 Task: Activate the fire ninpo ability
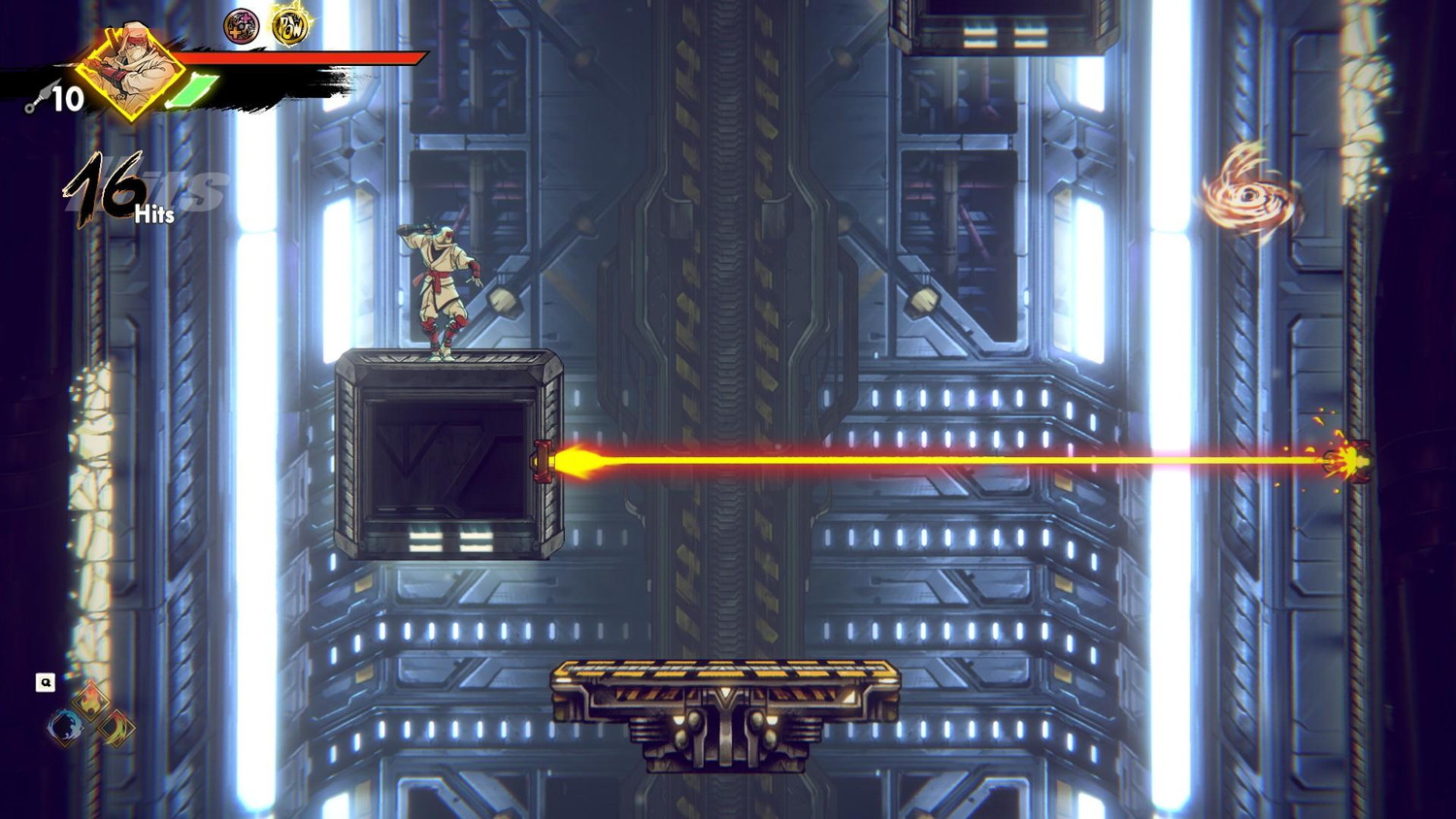(x=90, y=698)
